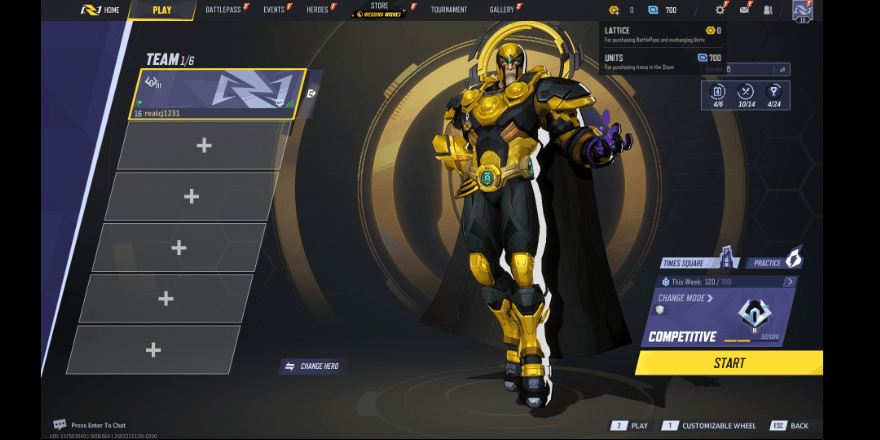Switch to the Events tab

(x=276, y=10)
